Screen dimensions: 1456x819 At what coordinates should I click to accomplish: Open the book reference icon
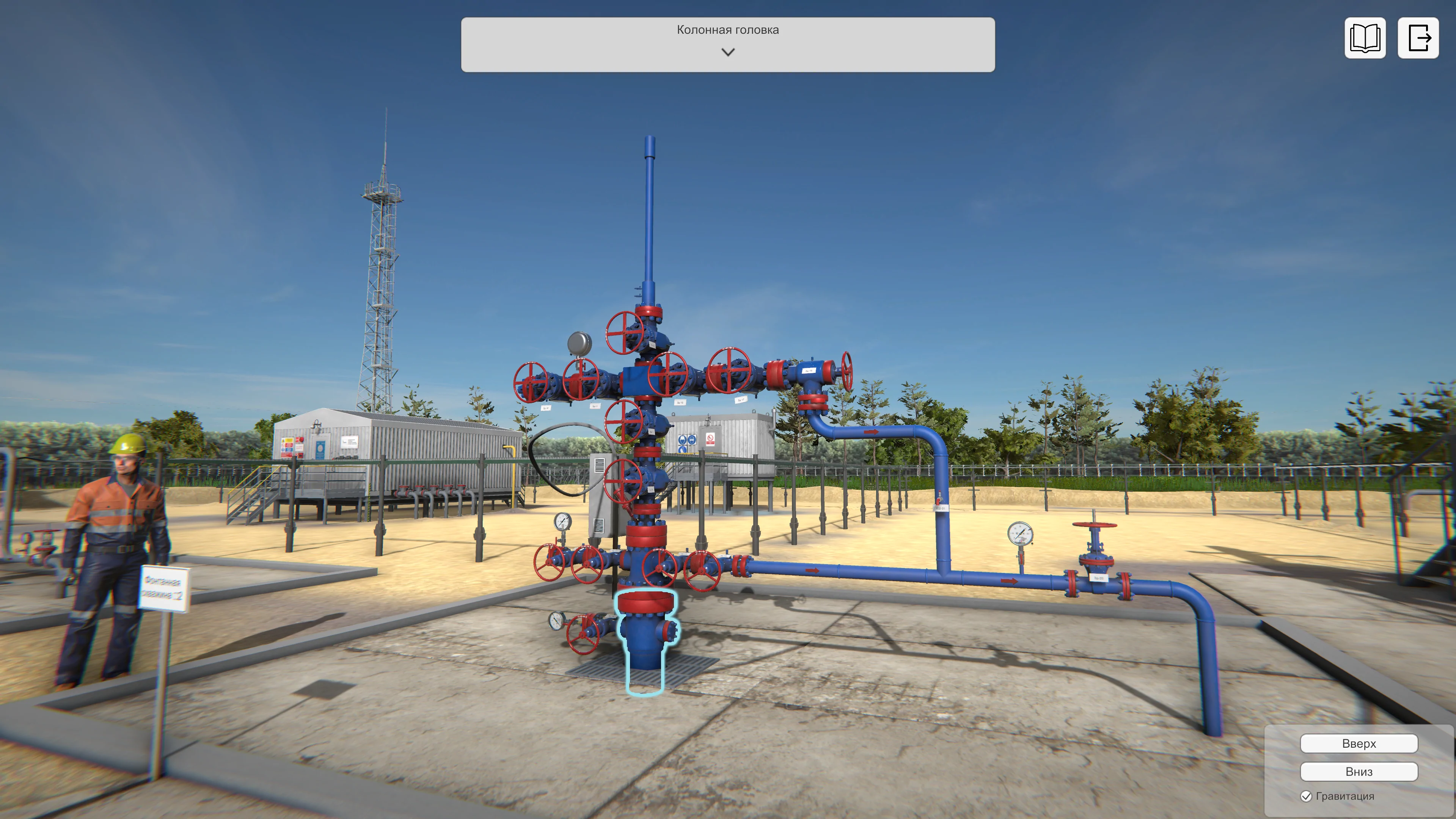click(x=1365, y=38)
